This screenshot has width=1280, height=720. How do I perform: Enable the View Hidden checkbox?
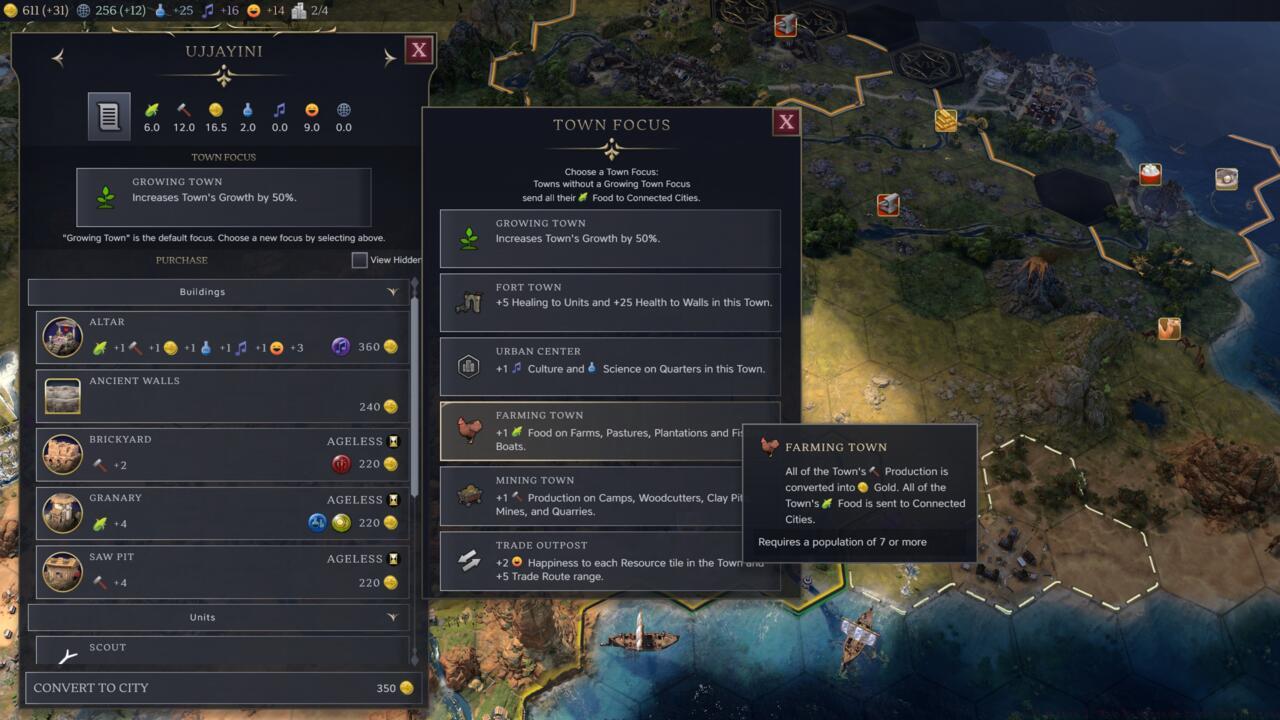pyautogui.click(x=358, y=260)
